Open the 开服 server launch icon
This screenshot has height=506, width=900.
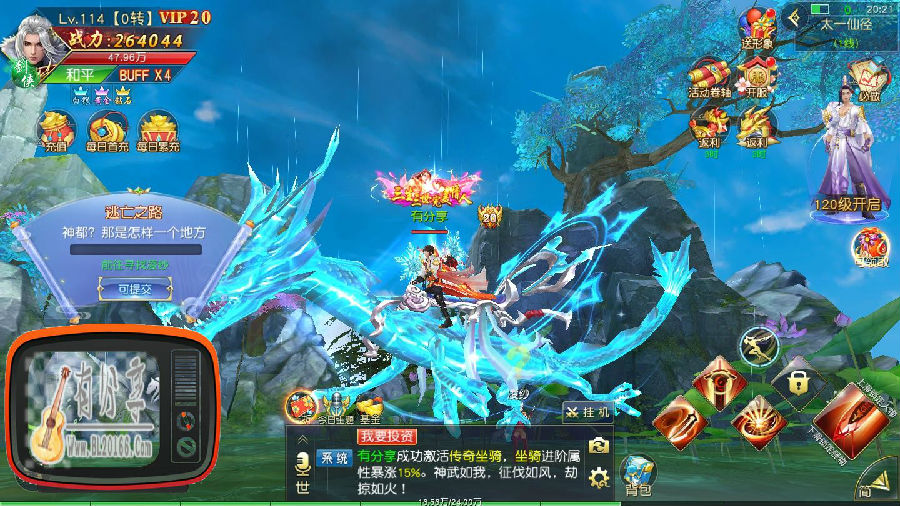click(x=757, y=76)
